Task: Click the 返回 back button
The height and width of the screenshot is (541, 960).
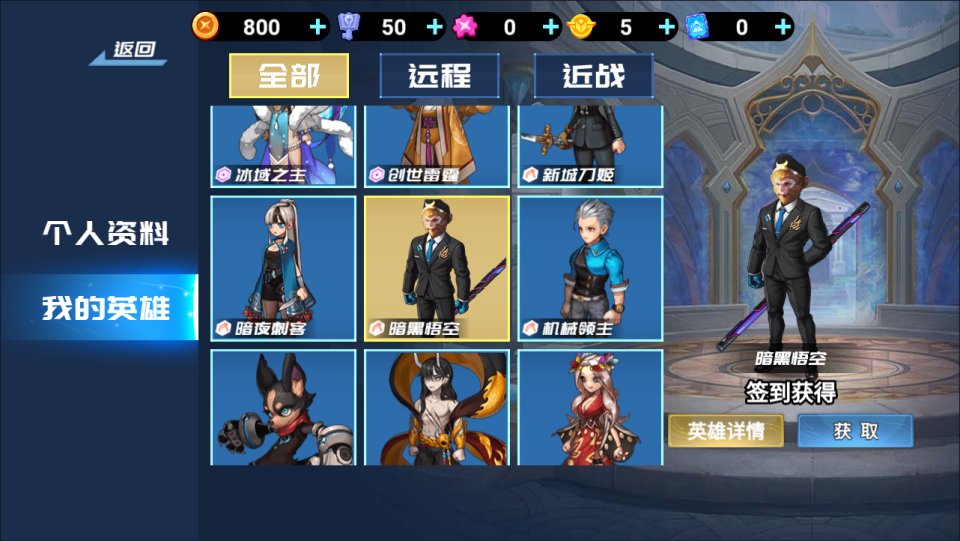Action: point(132,50)
